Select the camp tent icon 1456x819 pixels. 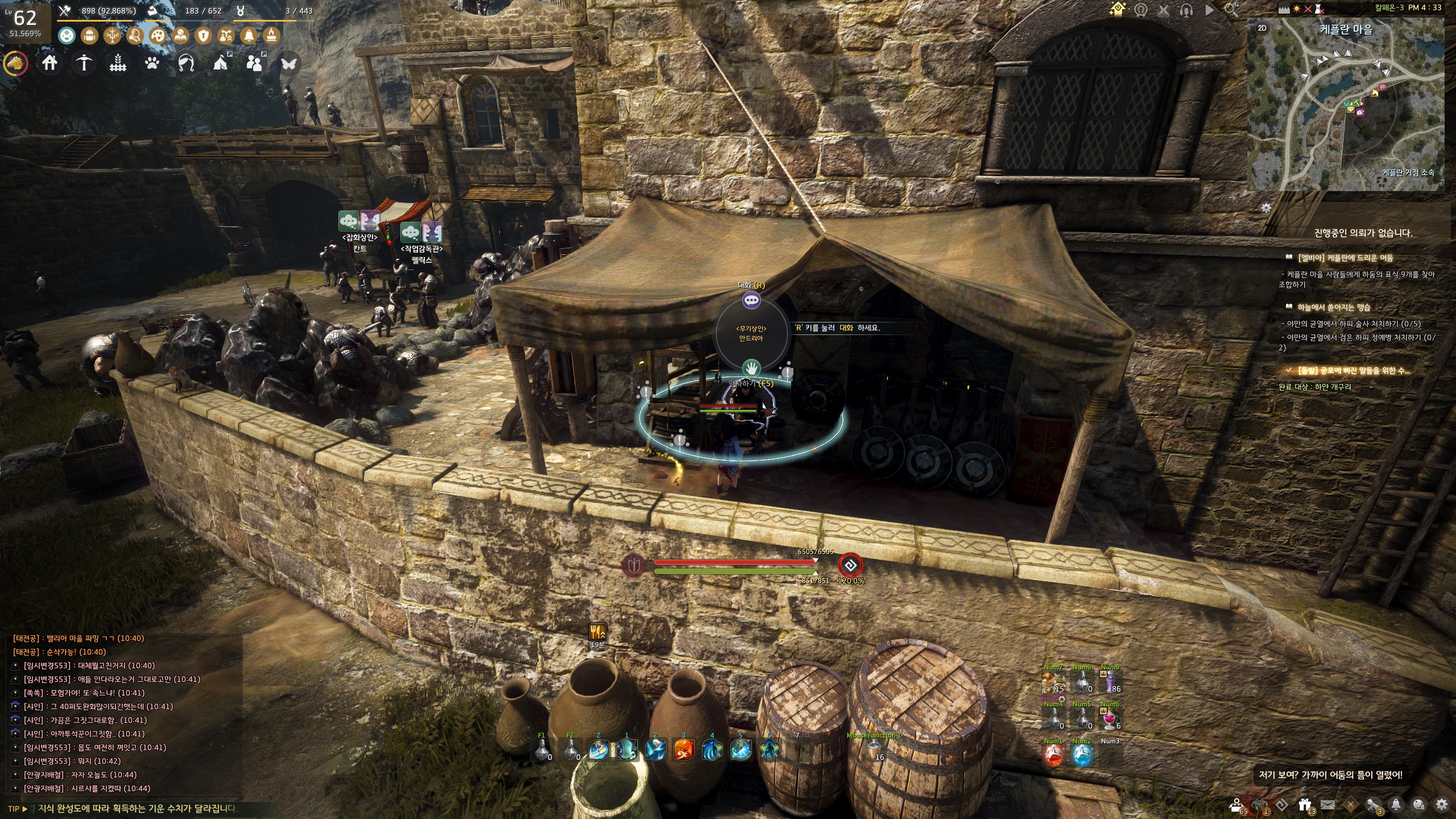coord(221,63)
